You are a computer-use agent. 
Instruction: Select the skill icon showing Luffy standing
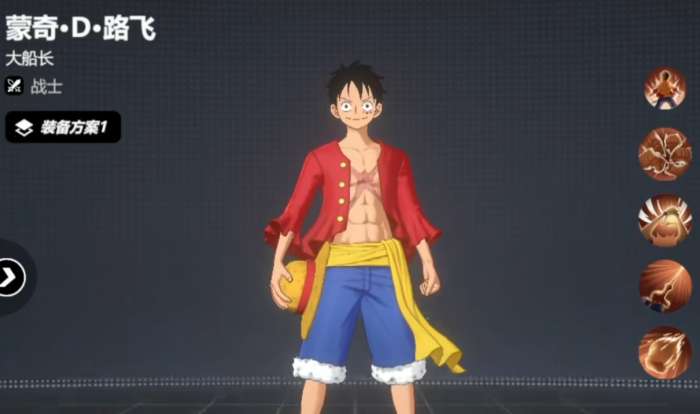click(664, 88)
